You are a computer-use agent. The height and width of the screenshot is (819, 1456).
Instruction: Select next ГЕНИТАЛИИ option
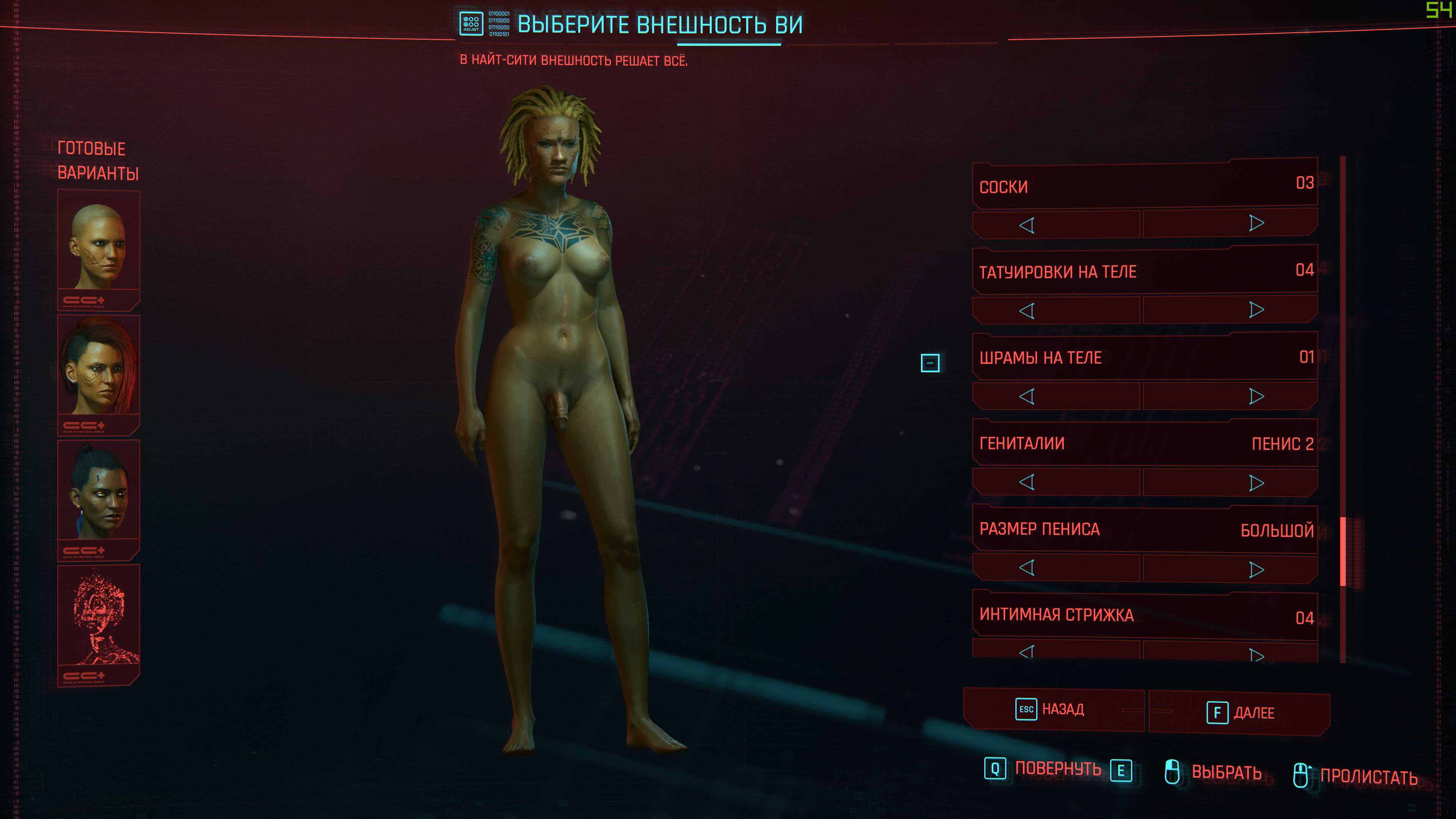pos(1256,483)
